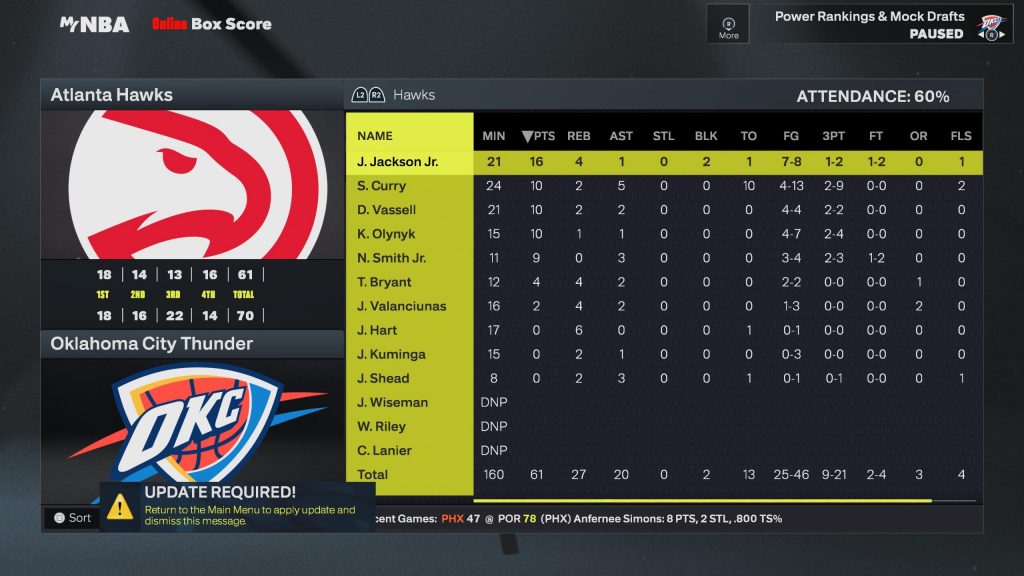Select S. Curry in the box score
The height and width of the screenshot is (576, 1024).
pos(381,186)
